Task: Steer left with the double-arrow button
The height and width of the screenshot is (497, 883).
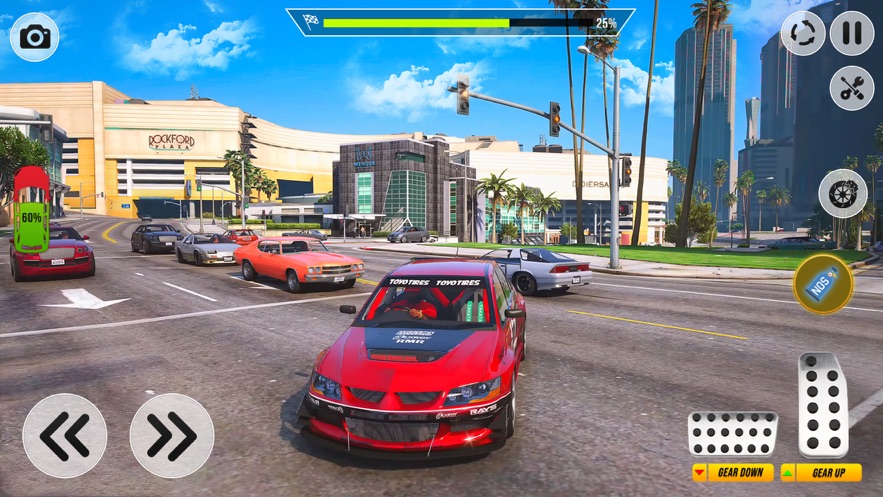Action: click(x=65, y=435)
